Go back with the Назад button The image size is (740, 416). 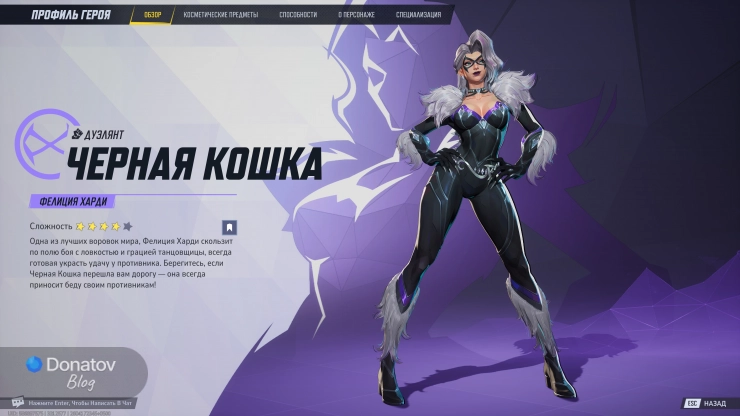tap(706, 403)
